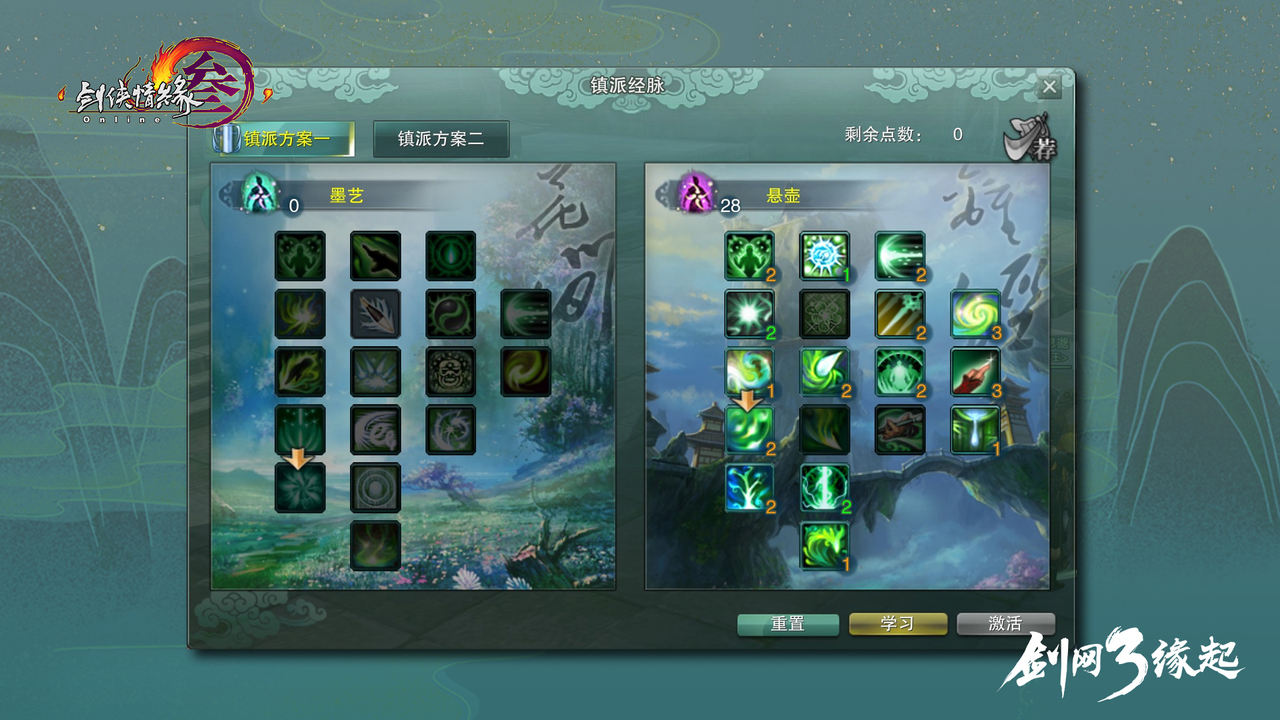The height and width of the screenshot is (720, 1280).
Task: Click the green eye circle talent
Action: pyautogui.click(x=451, y=256)
